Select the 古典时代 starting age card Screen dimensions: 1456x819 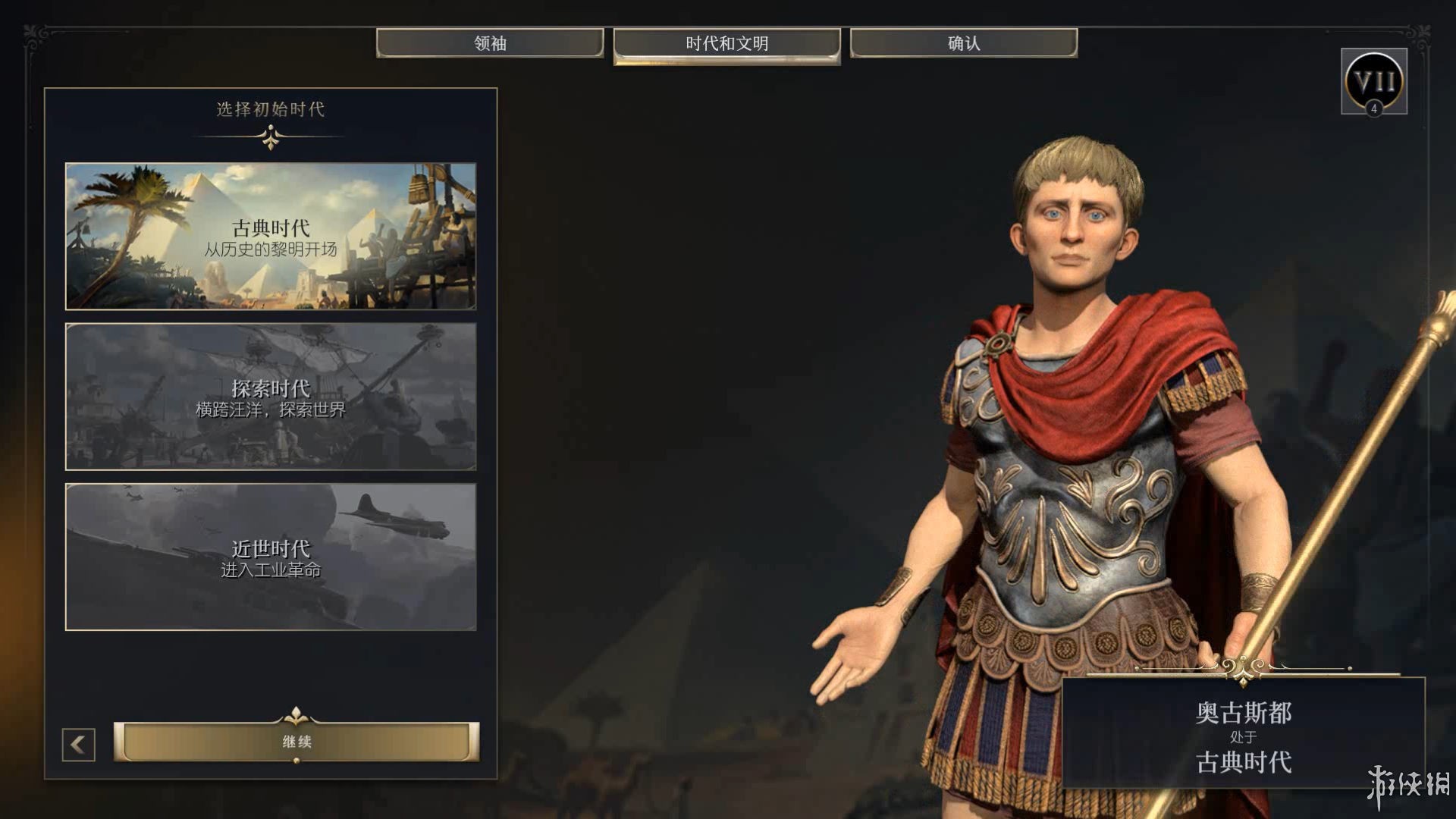pyautogui.click(x=271, y=236)
